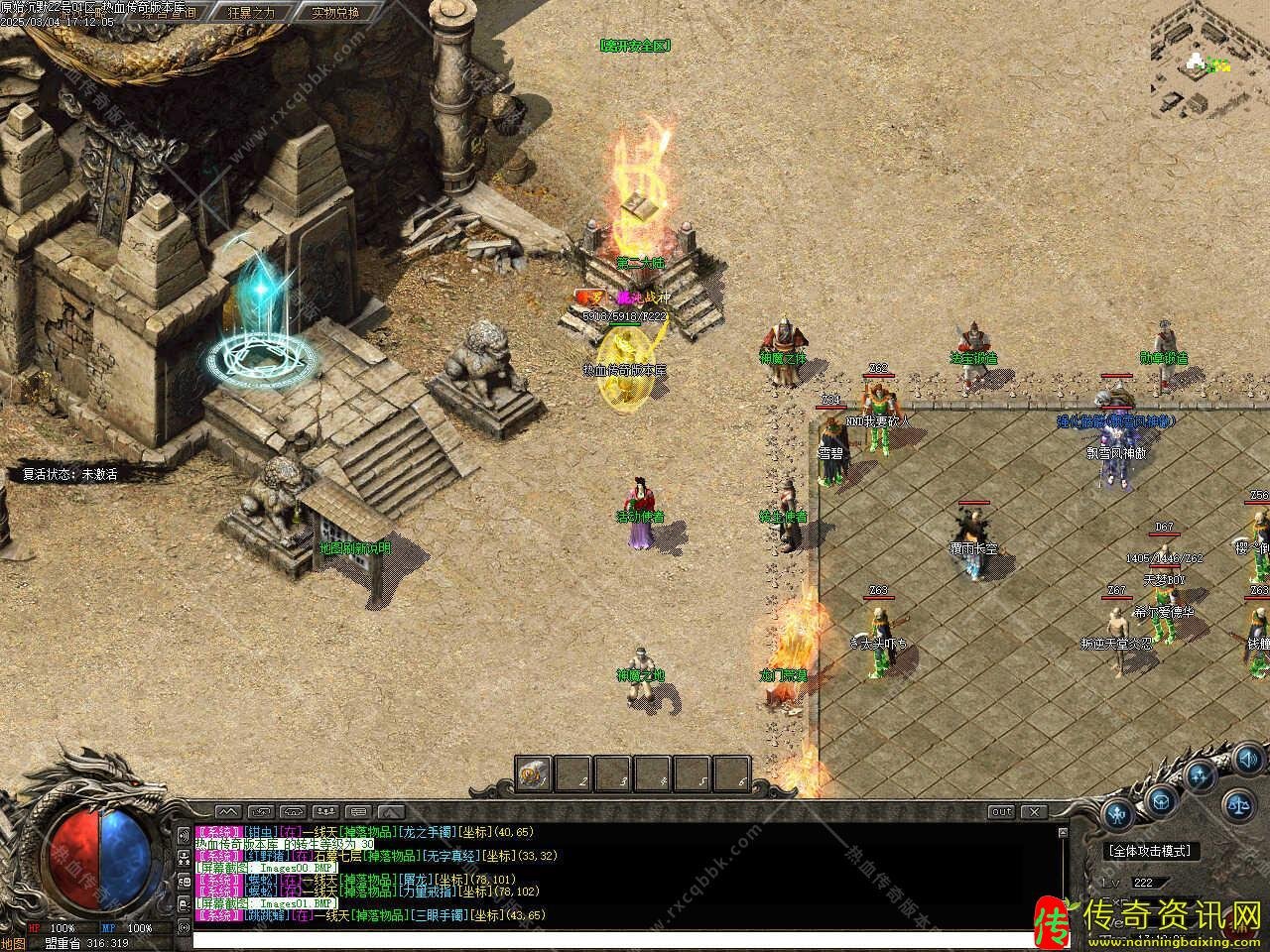Screen dimensions: 1270x952
Task: Open the skills sparkle icon
Action: (x=1202, y=776)
